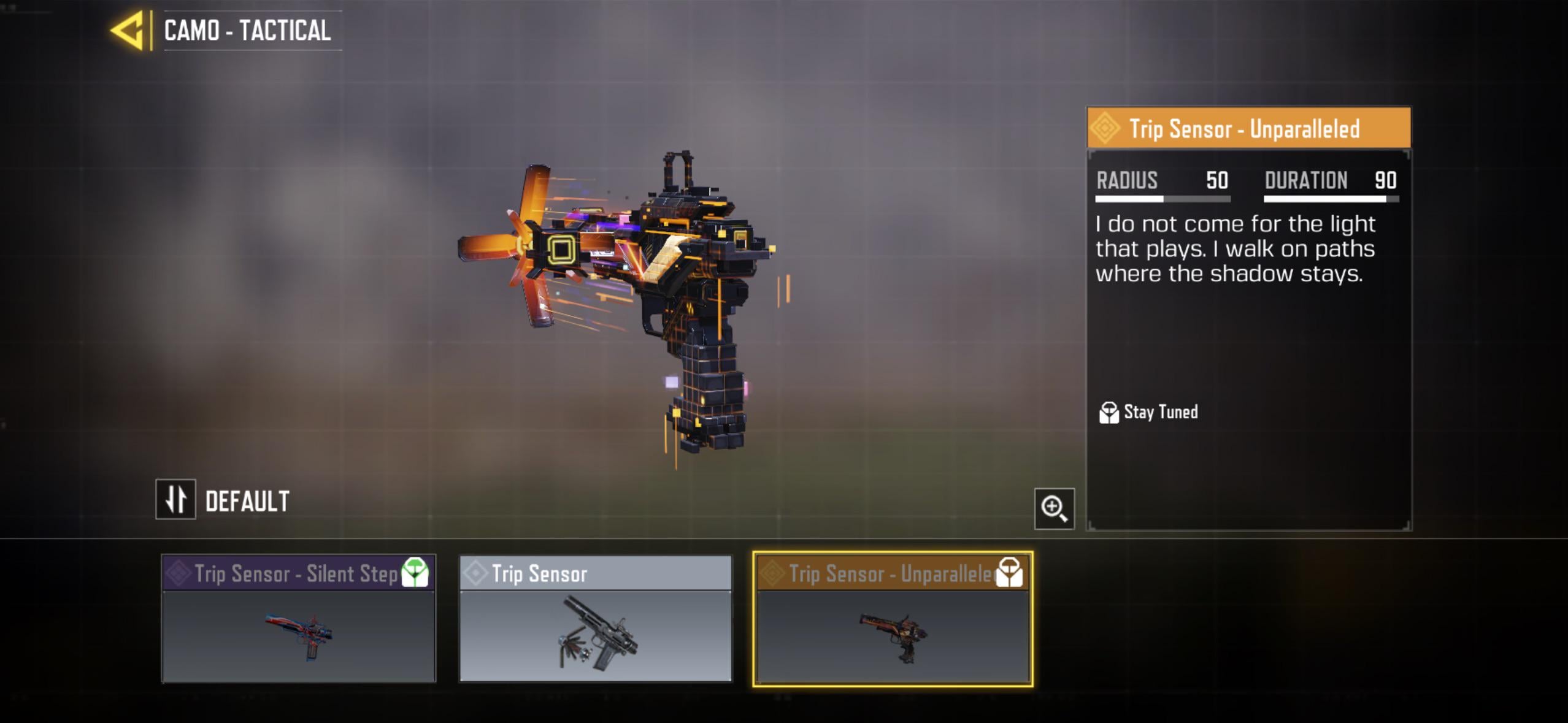Select Trip Sensor - Silent Step camo
The height and width of the screenshot is (723, 1568).
click(298, 618)
